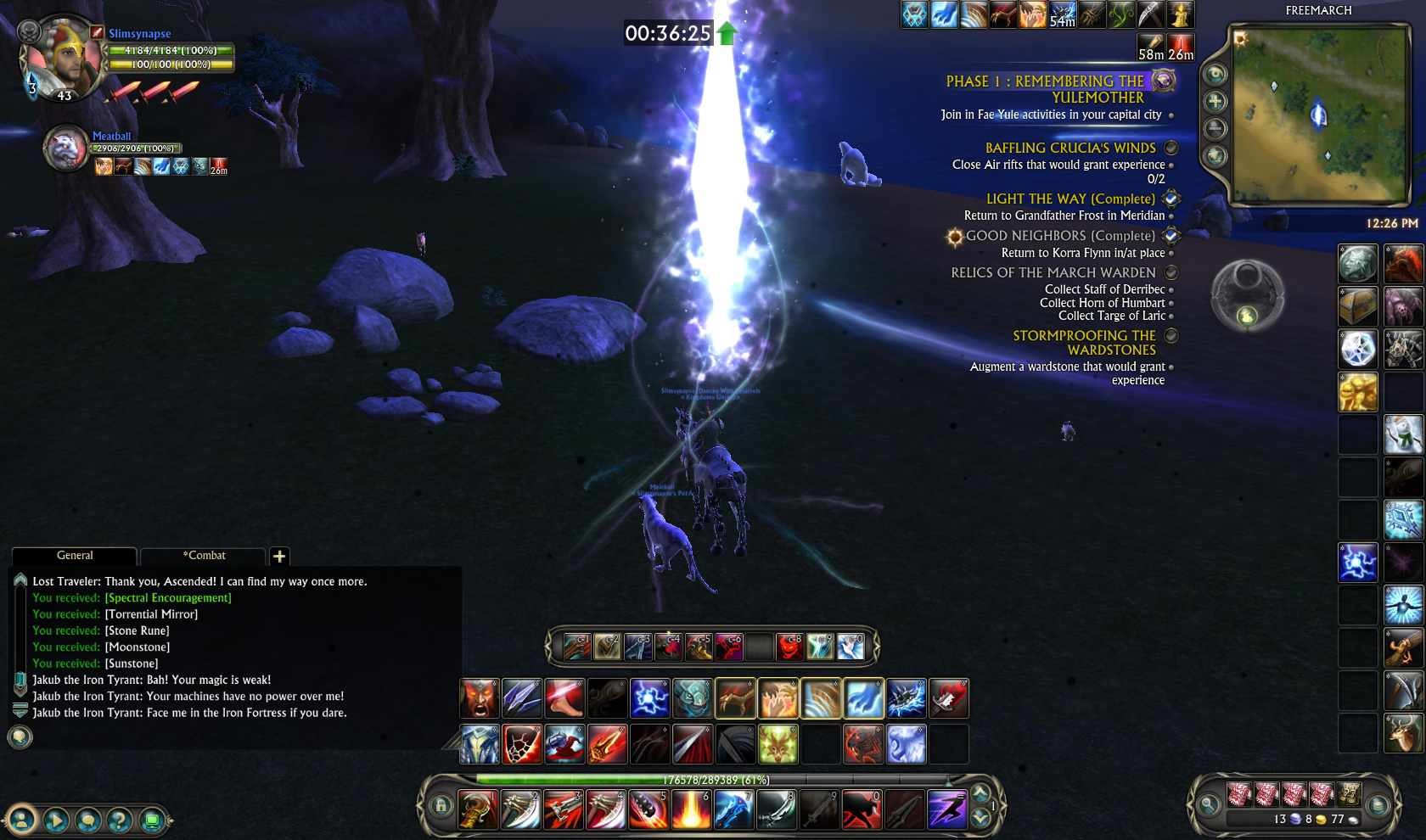Click the play arrow icon in bottom-left menu
This screenshot has height=840, width=1426.
click(55, 821)
